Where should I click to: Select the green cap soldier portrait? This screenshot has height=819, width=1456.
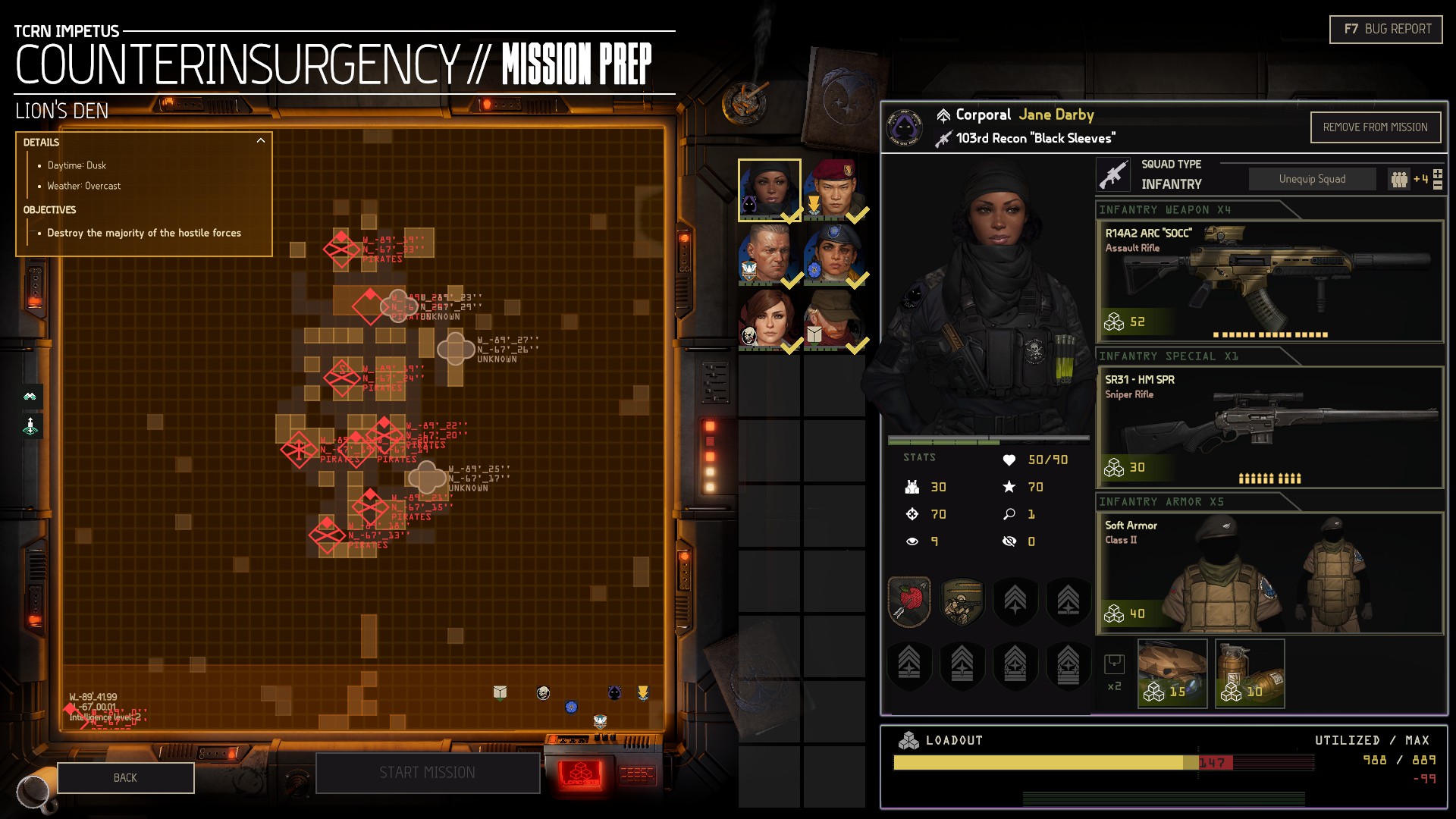coord(835,321)
